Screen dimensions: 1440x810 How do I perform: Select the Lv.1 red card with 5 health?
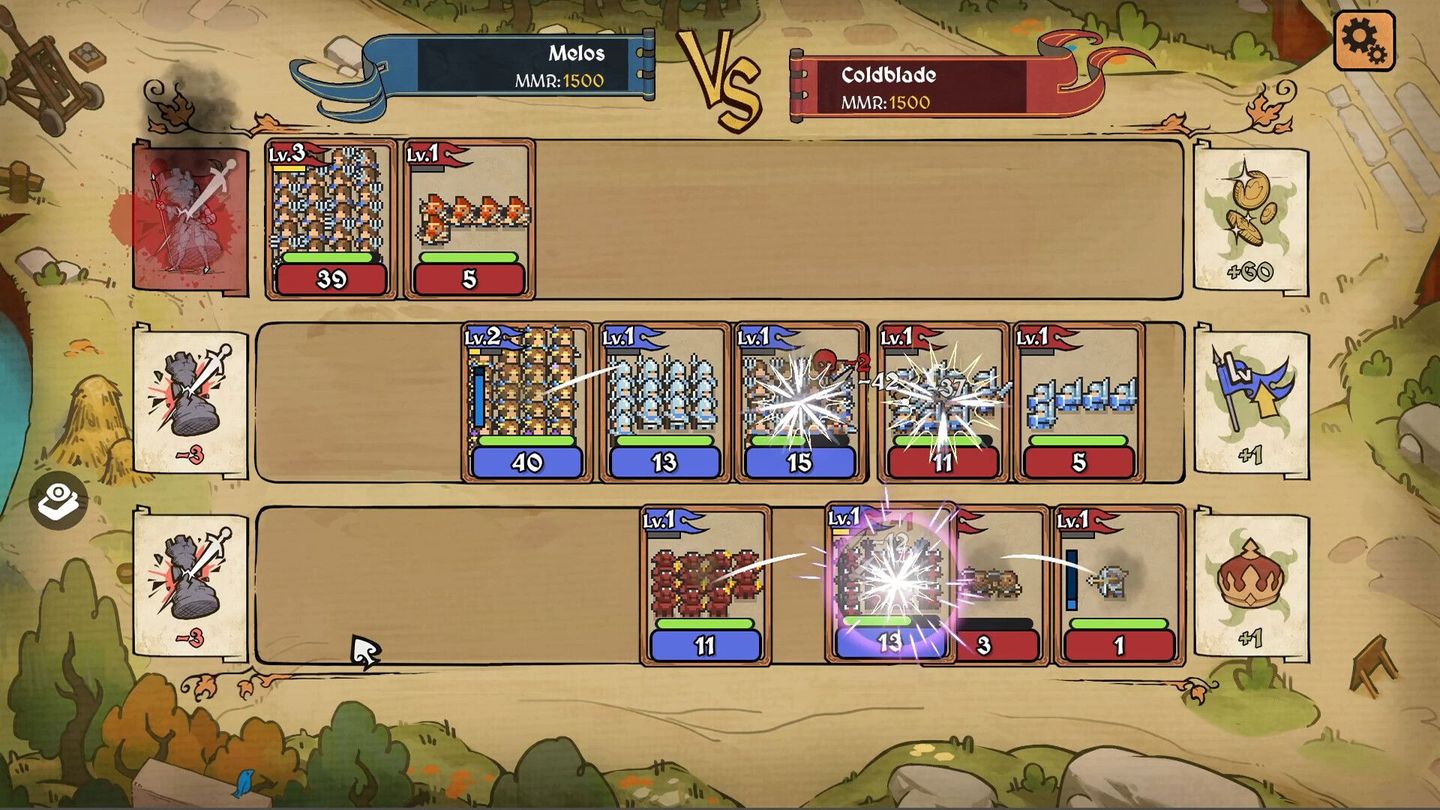click(468, 218)
